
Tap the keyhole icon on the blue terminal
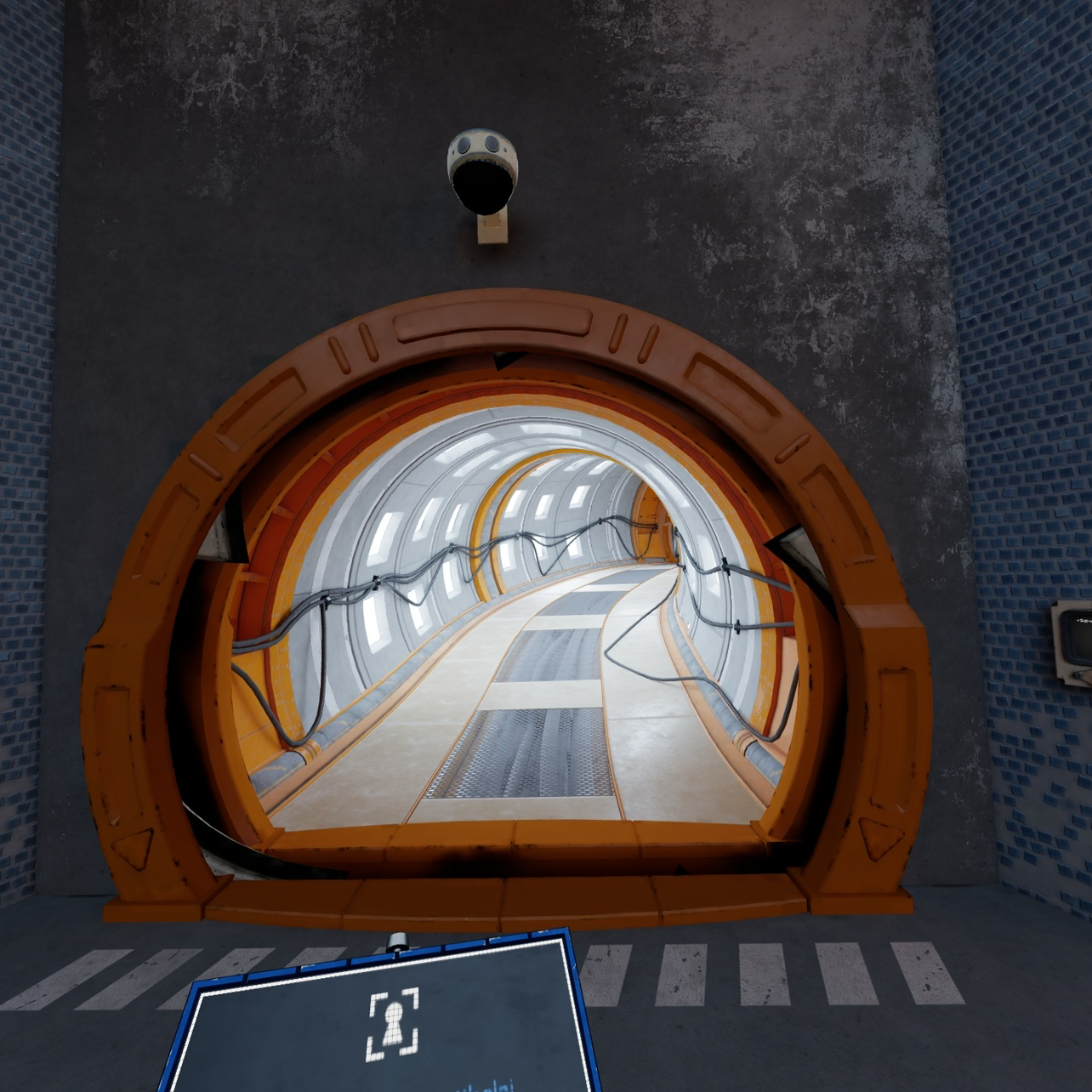tap(393, 1024)
